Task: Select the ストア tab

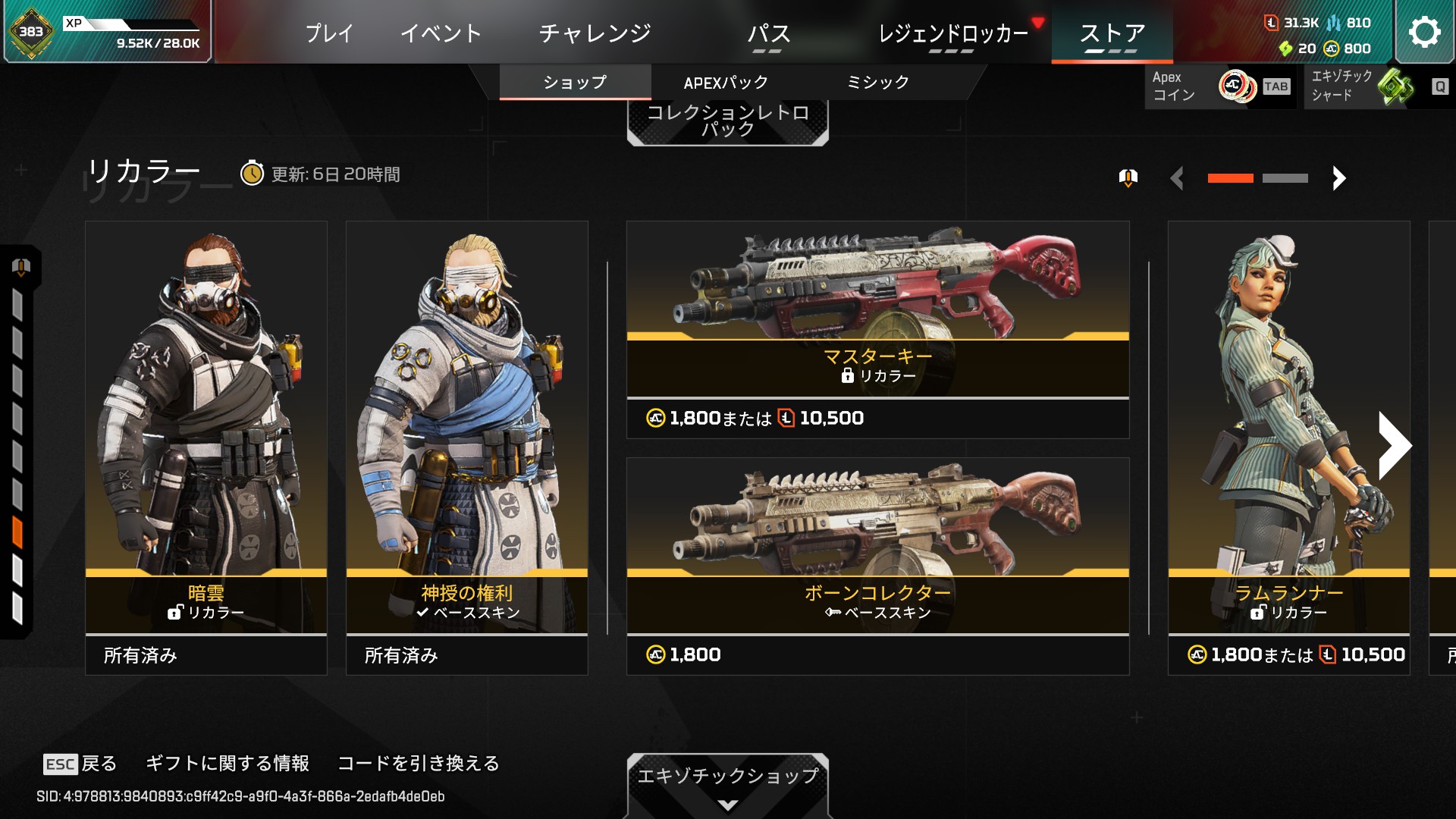Action: (x=1112, y=33)
